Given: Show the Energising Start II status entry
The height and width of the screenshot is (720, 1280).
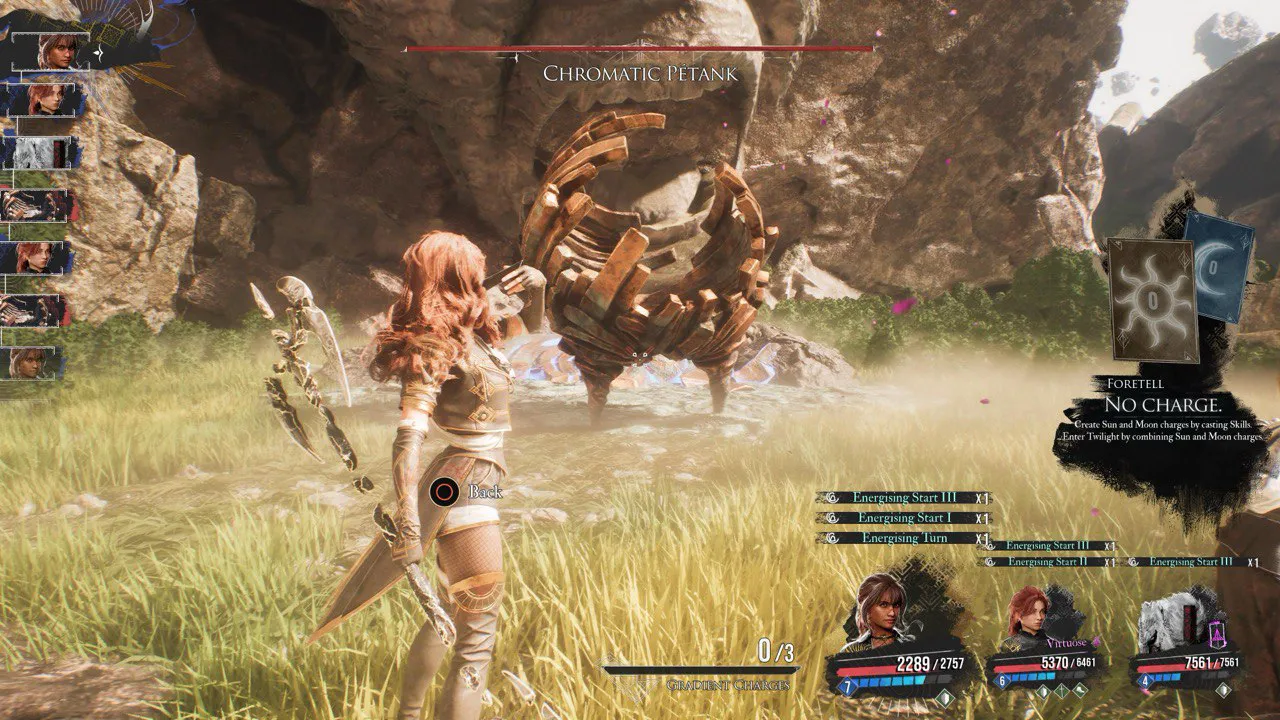Looking at the screenshot, I should 1046,562.
